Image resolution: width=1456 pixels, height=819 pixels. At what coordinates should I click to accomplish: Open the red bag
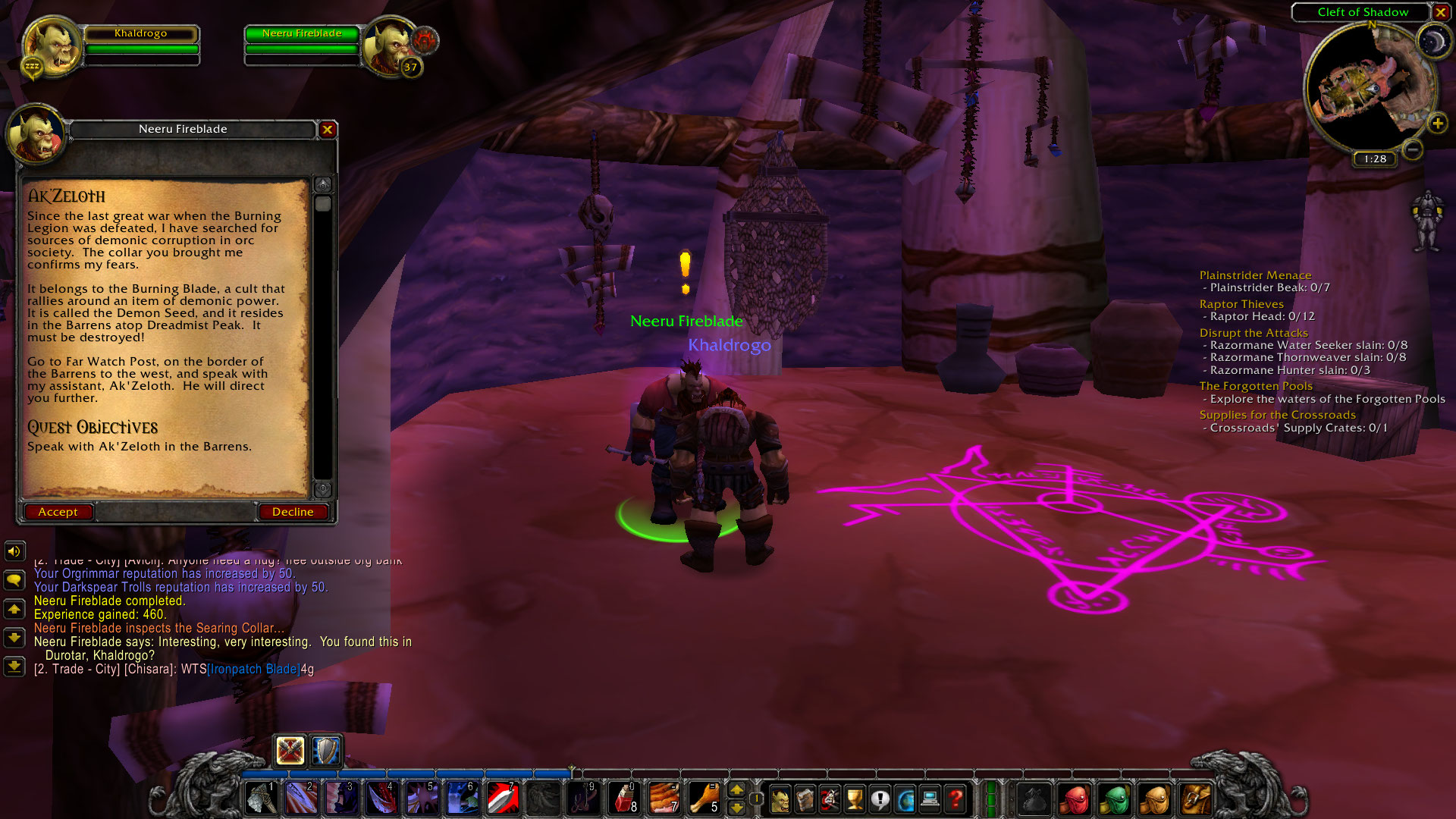[x=1077, y=798]
